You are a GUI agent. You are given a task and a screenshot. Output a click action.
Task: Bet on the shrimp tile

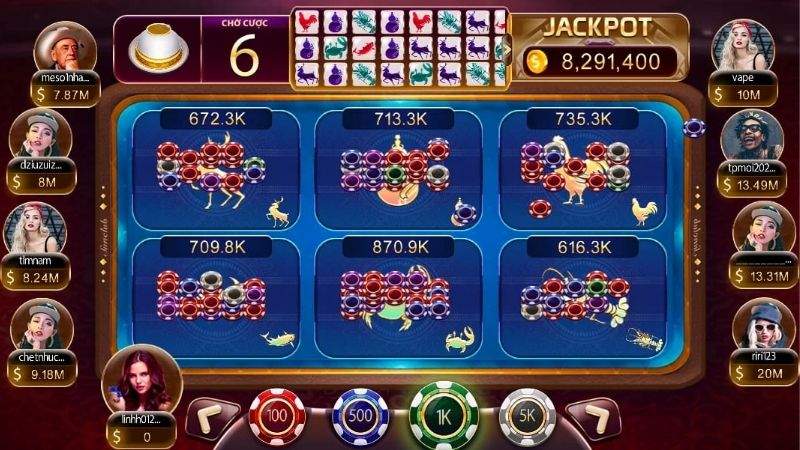click(582, 295)
